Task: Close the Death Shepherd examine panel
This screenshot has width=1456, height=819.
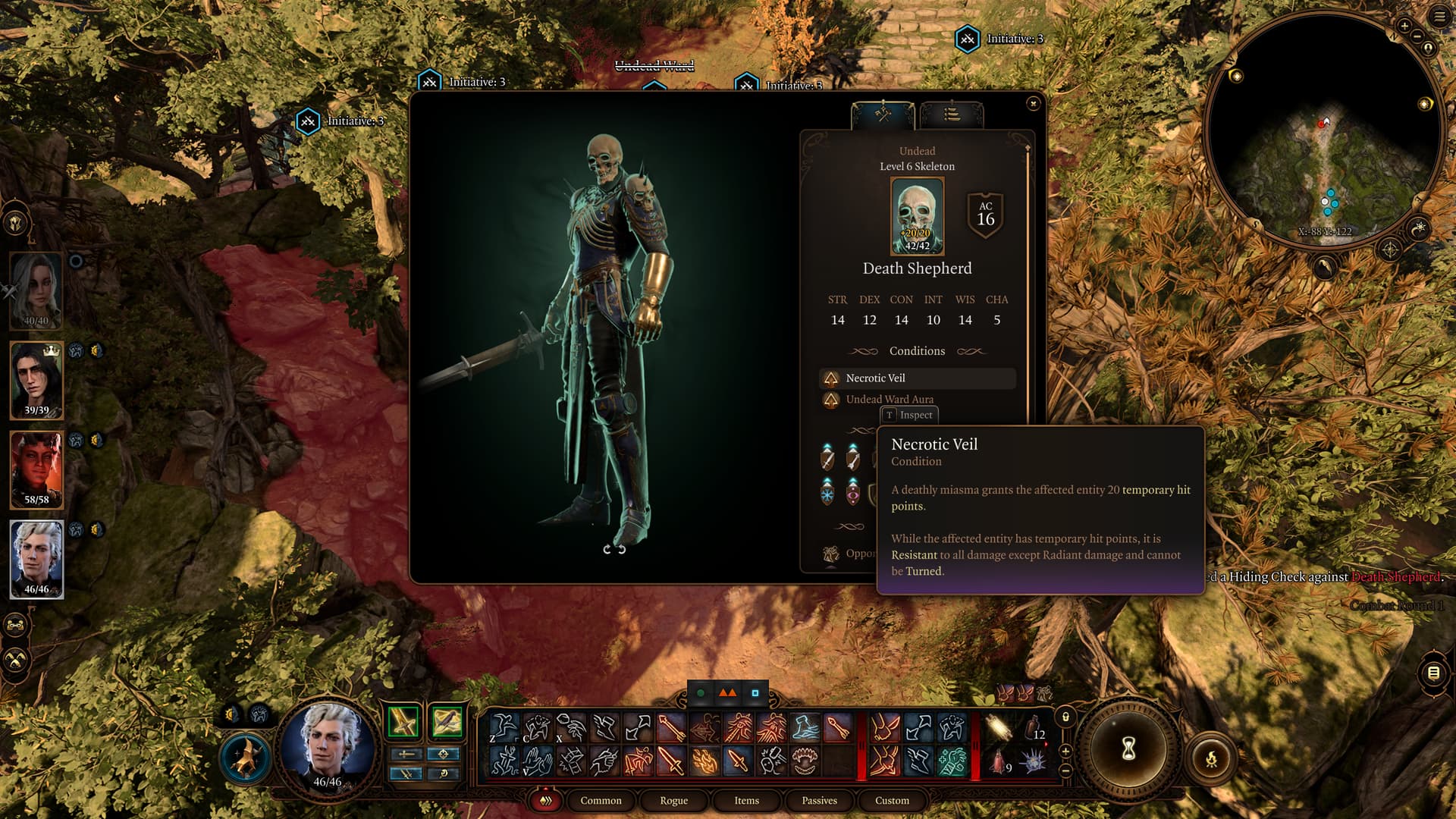Action: (x=1033, y=104)
